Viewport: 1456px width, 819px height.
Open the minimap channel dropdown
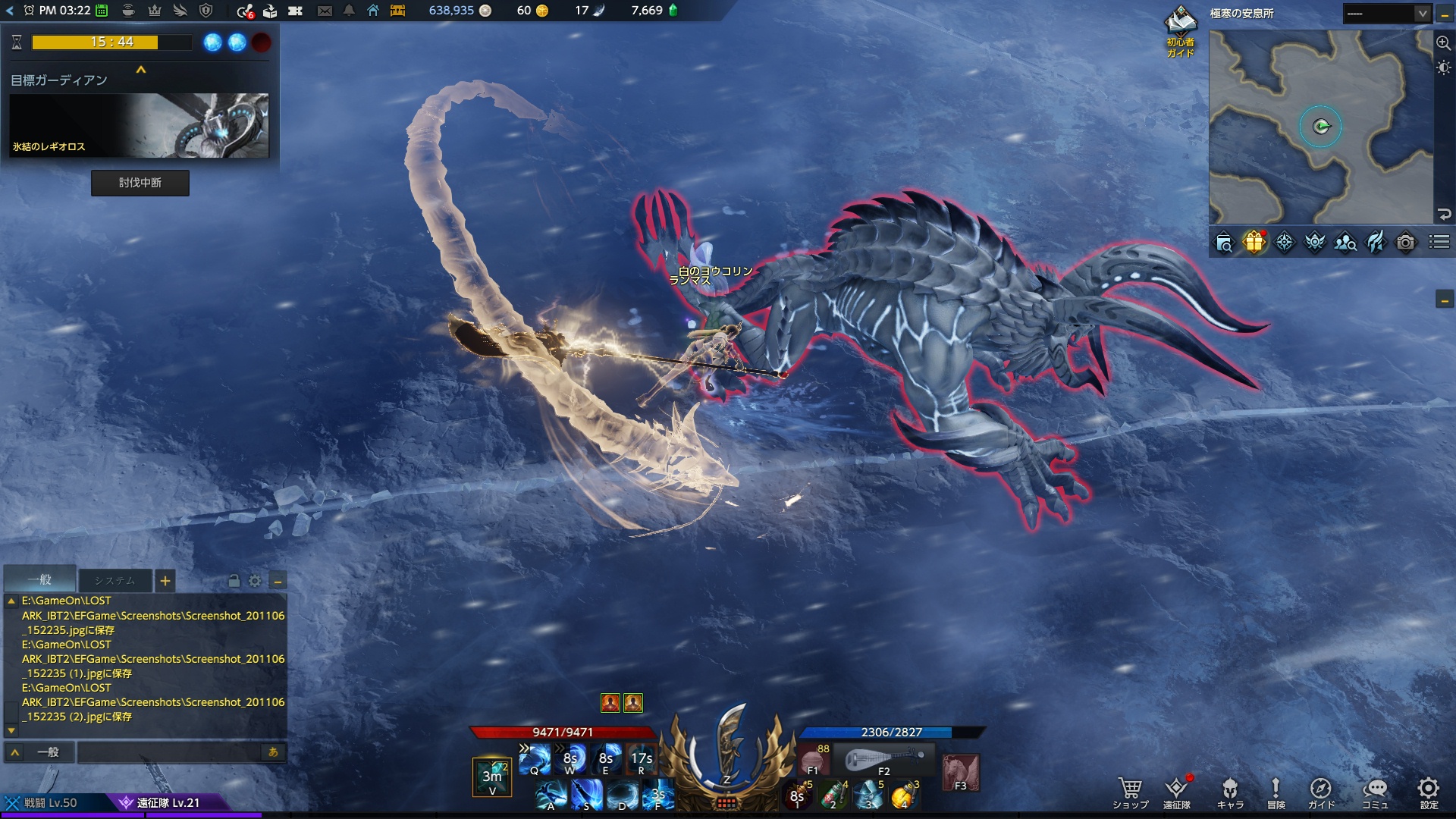pos(1422,14)
